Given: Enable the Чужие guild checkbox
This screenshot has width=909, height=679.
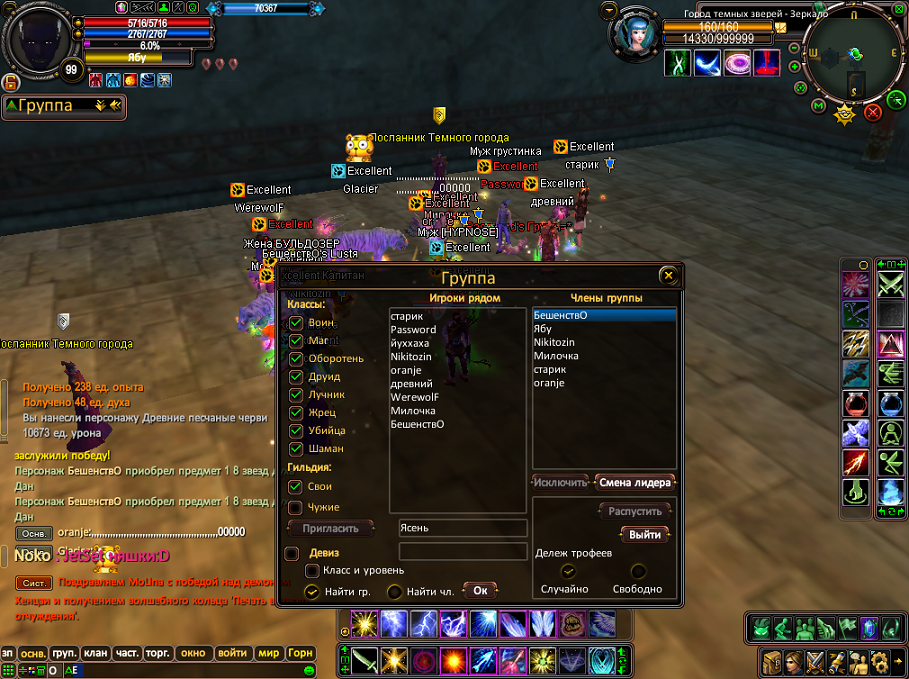Looking at the screenshot, I should click(296, 508).
